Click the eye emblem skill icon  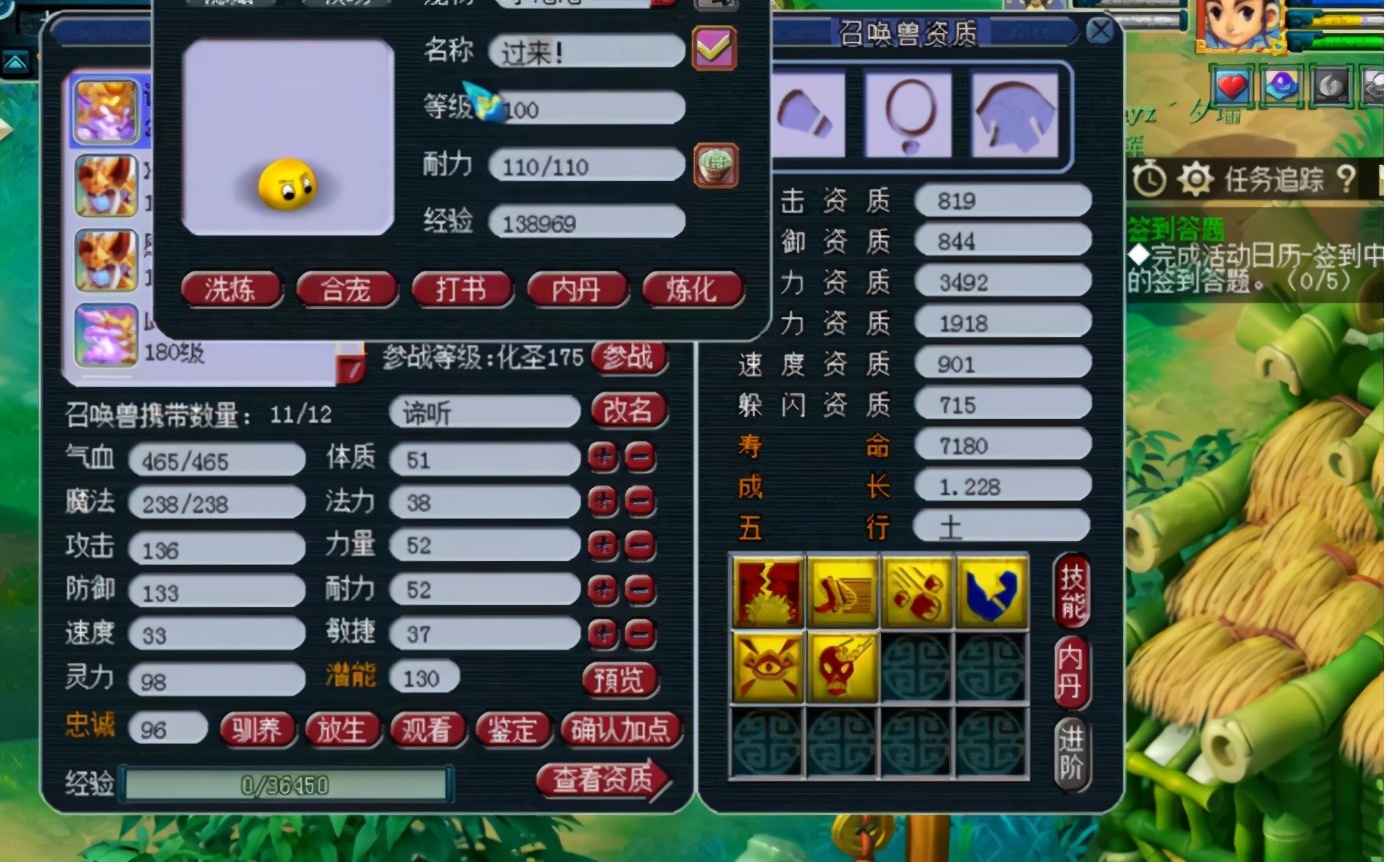768,666
